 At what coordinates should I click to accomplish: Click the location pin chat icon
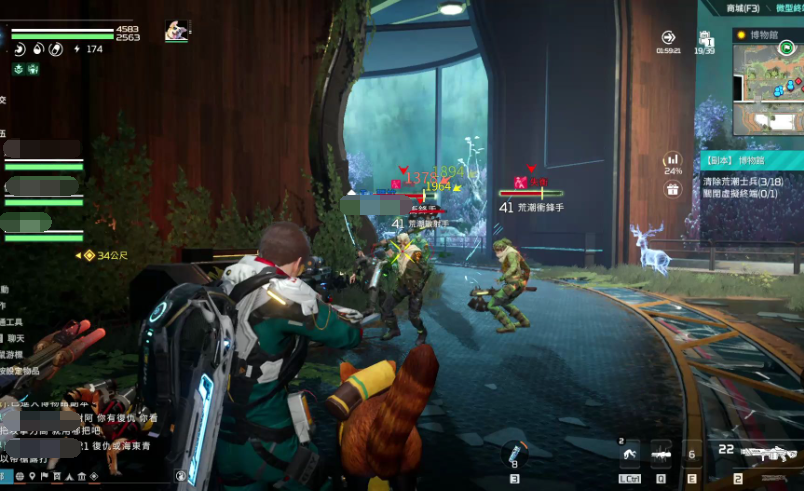tap(34, 476)
